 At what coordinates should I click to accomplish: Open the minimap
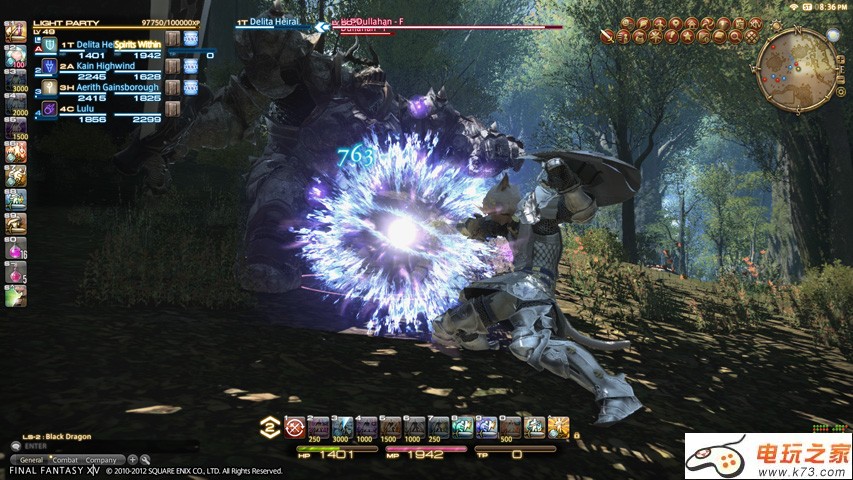click(x=795, y=69)
